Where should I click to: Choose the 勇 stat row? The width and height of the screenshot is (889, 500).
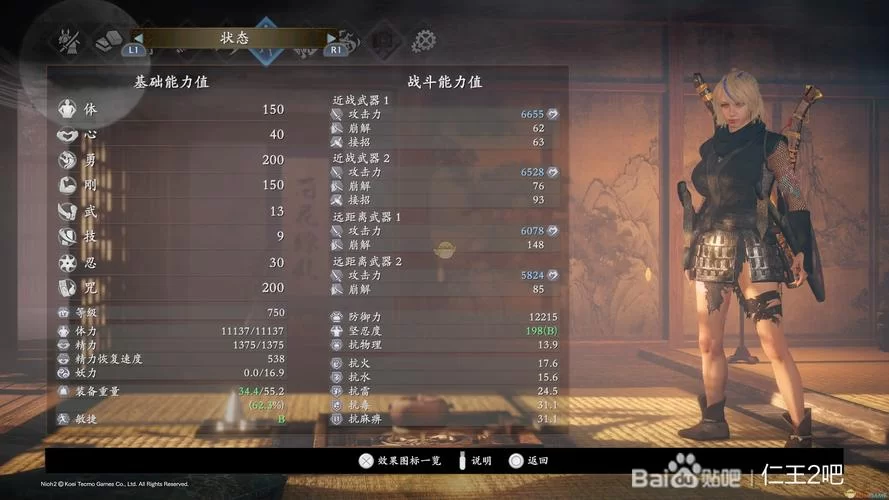click(172, 160)
